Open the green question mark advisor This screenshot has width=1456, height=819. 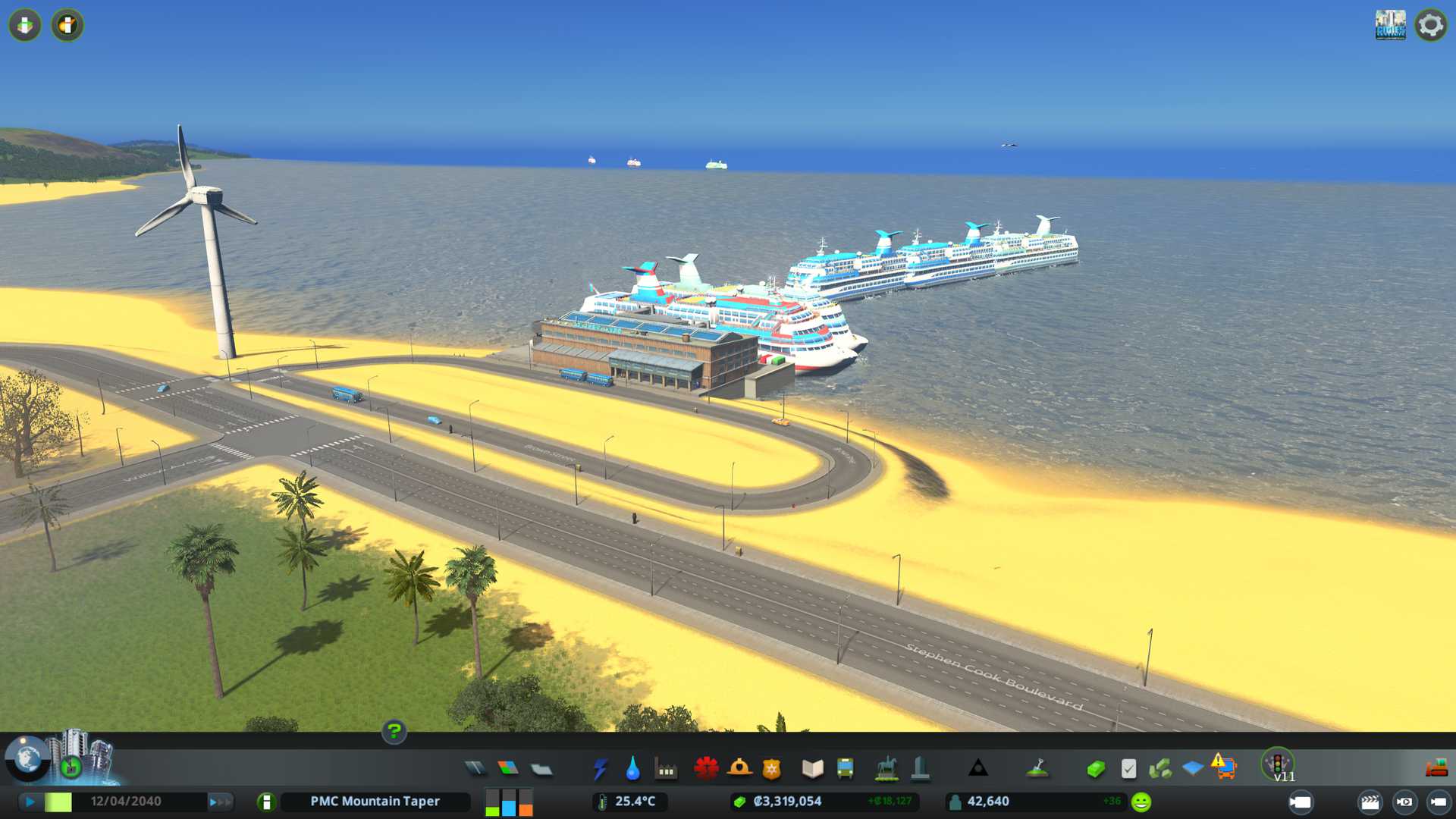[x=394, y=731]
